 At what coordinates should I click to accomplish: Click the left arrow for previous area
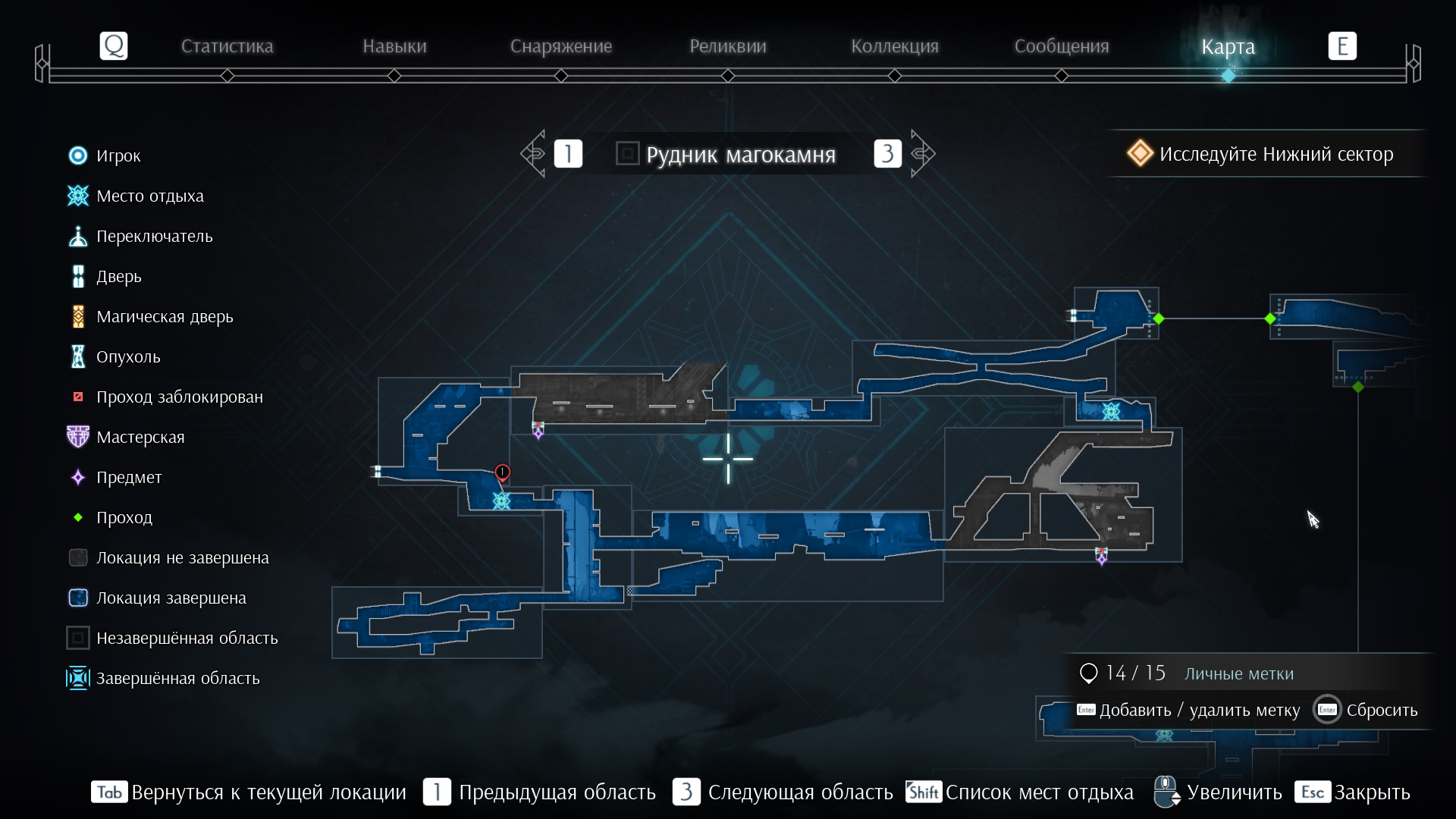(534, 154)
